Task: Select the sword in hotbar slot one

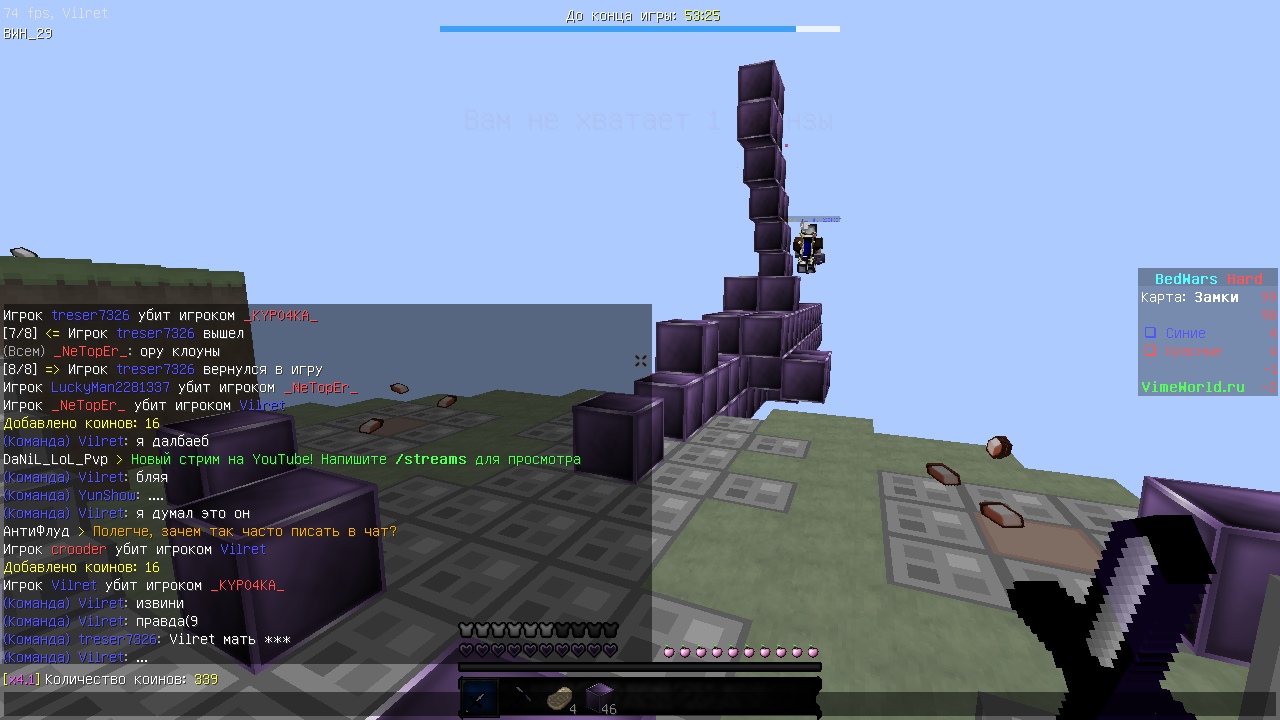Action: coord(478,697)
